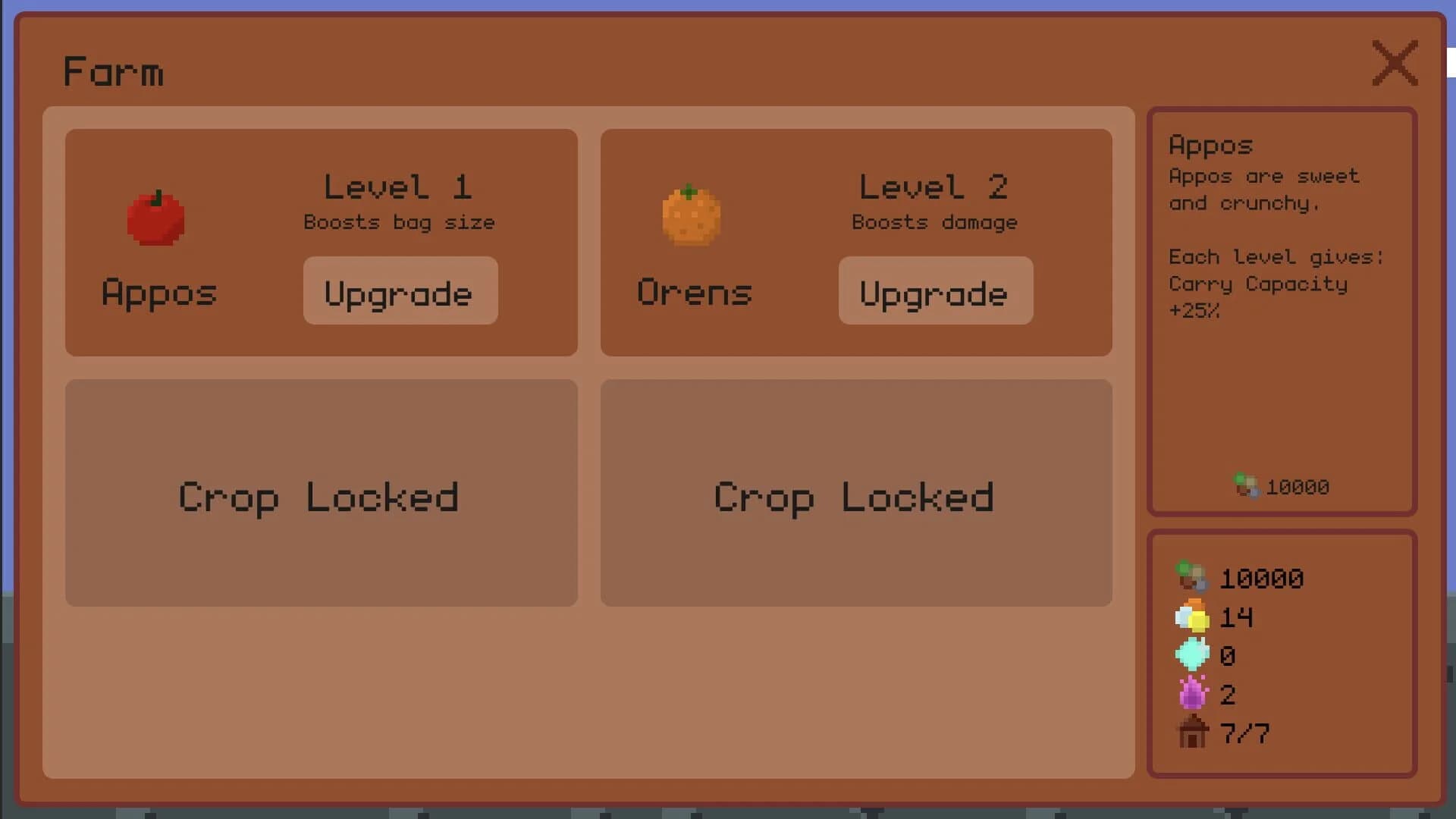Click the Farm title text
Image resolution: width=1456 pixels, height=819 pixels.
tap(114, 71)
